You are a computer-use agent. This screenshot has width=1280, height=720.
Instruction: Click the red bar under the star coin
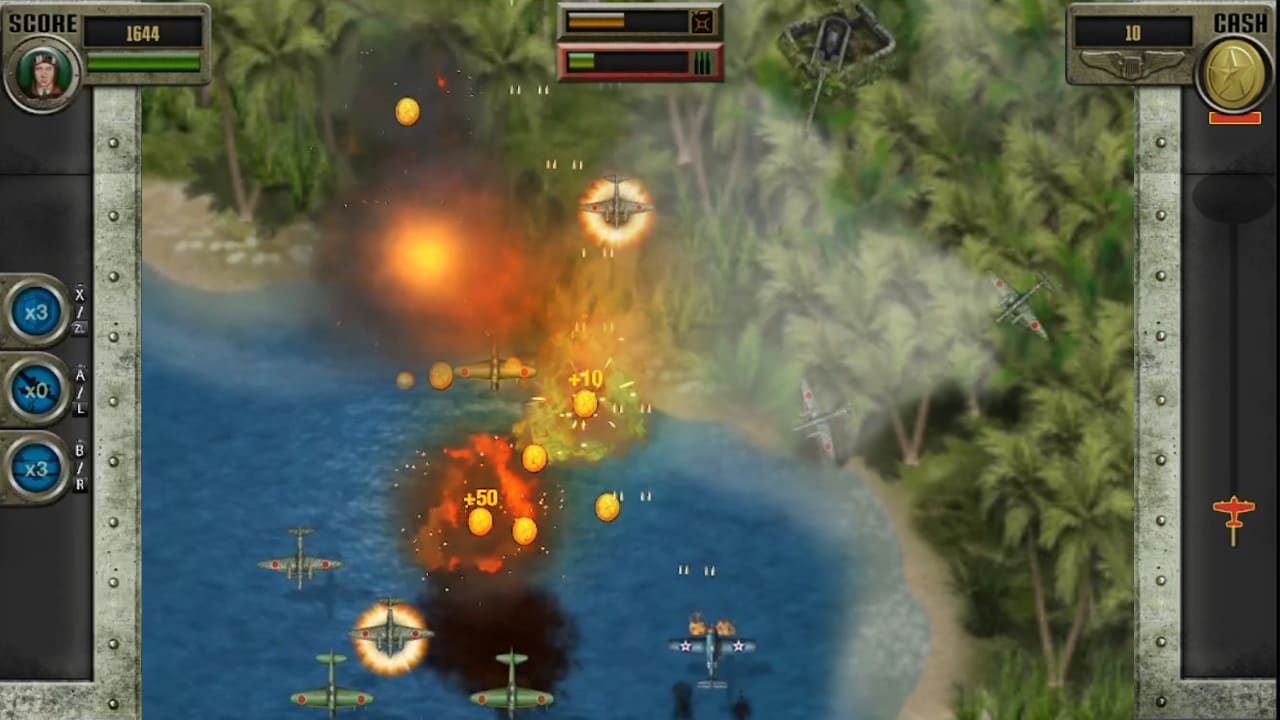pos(1233,118)
